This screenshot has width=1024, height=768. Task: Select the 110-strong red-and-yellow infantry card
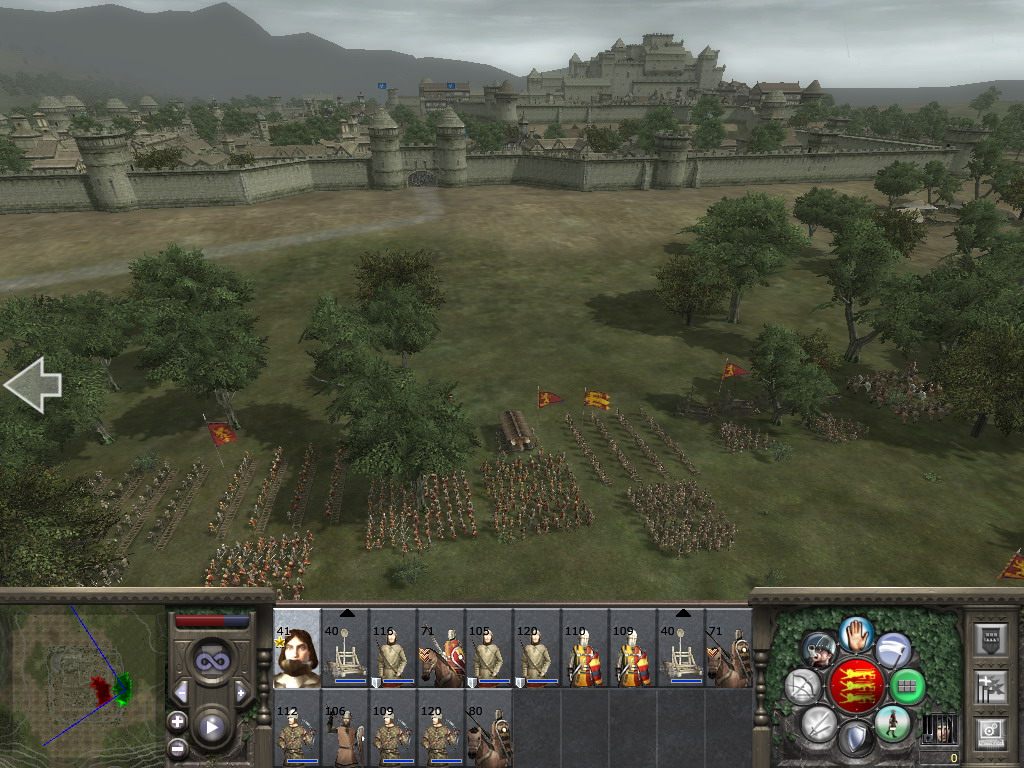[x=585, y=648]
